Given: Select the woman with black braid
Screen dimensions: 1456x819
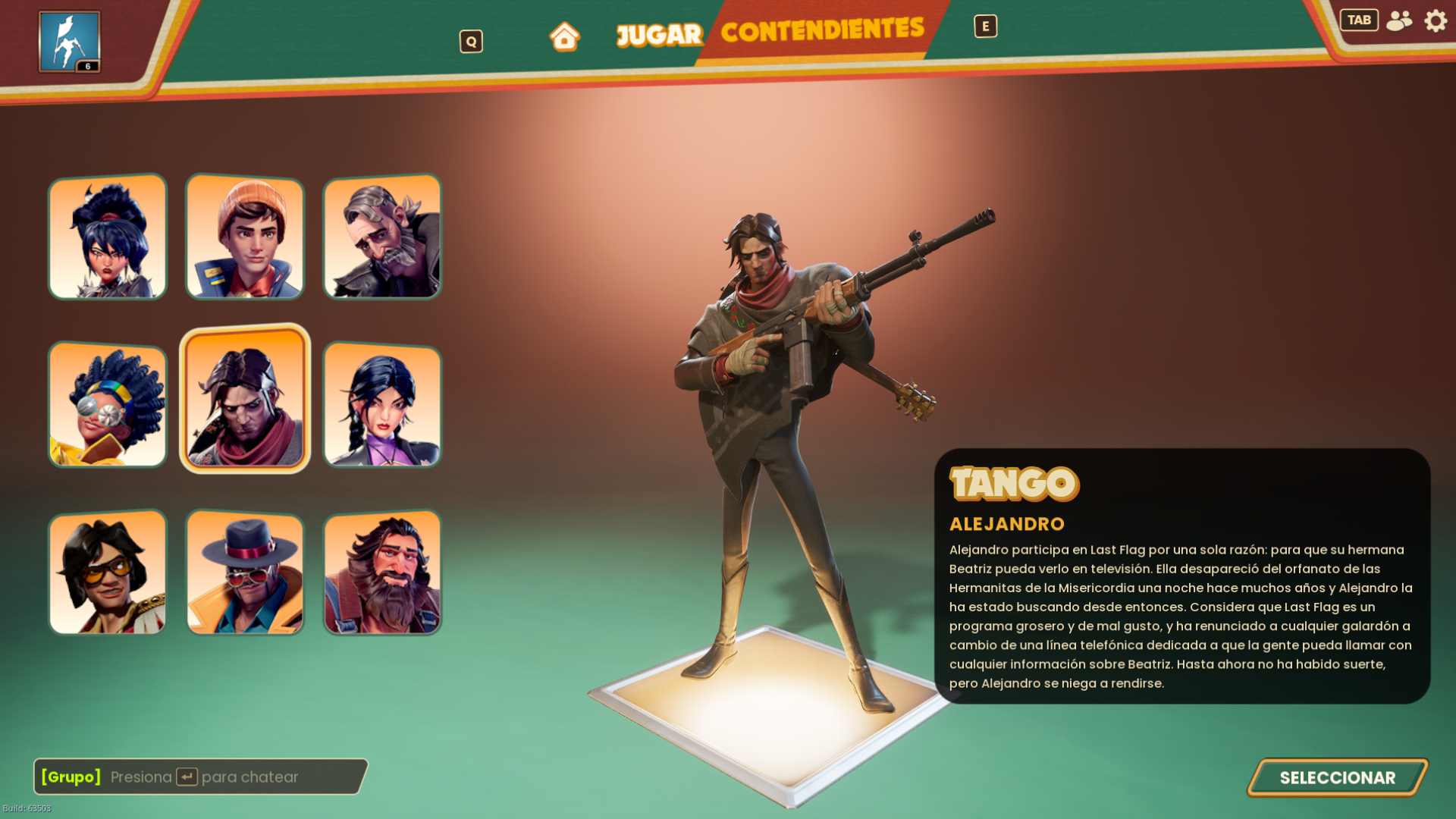Looking at the screenshot, I should (382, 405).
